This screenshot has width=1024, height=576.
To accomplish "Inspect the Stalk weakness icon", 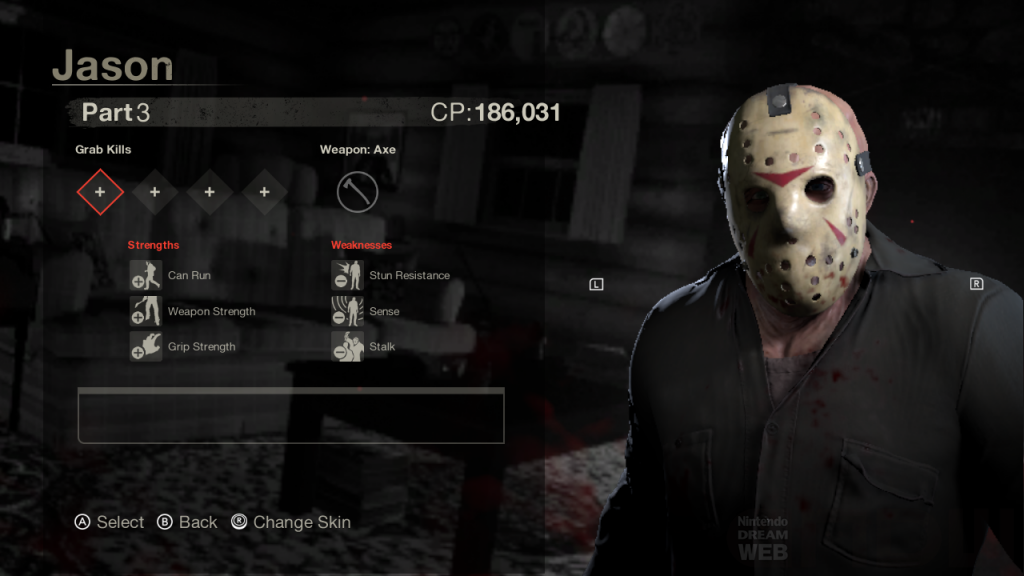I will pos(347,347).
